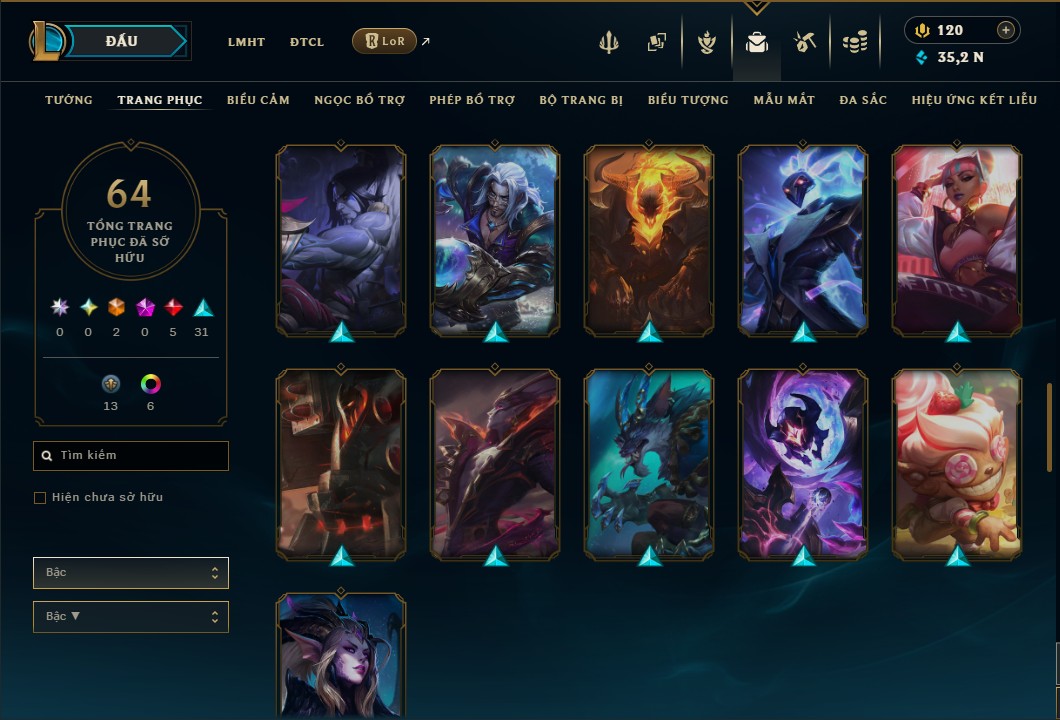The width and height of the screenshot is (1060, 720).
Task: Choose the strawberry cupcake skin card
Action: [x=957, y=463]
